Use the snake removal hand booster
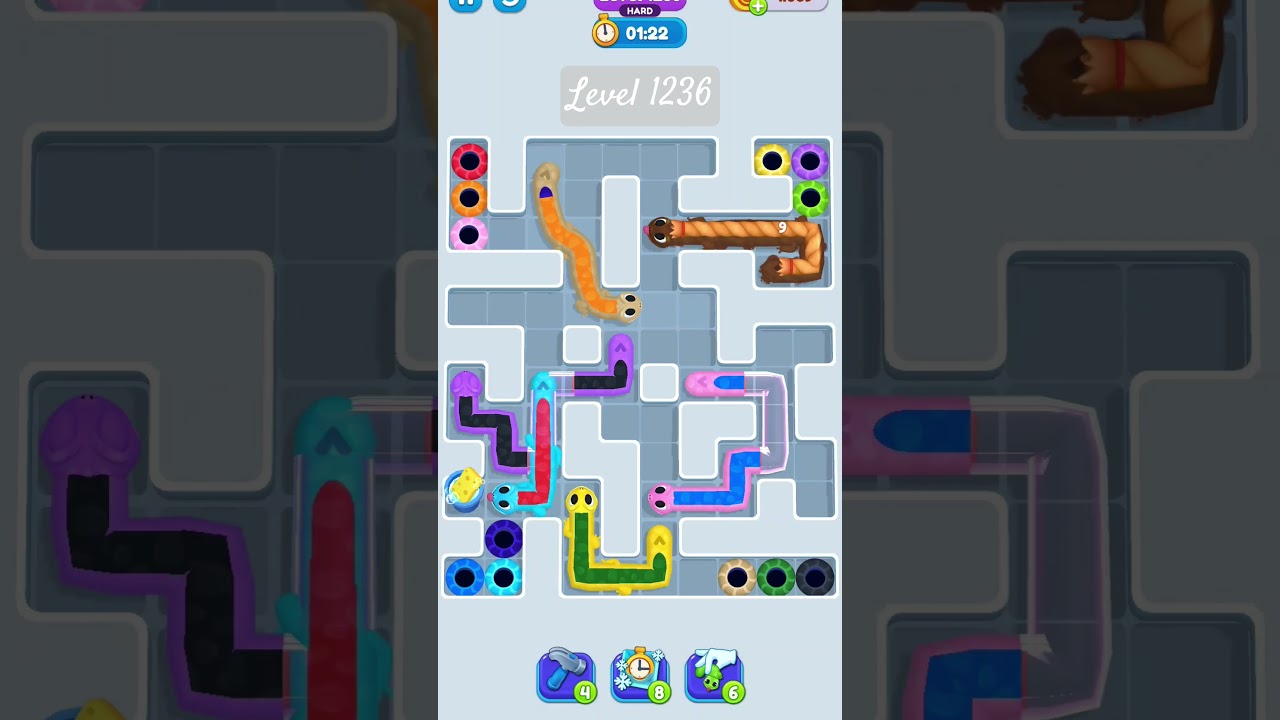This screenshot has height=720, width=1280. [714, 675]
